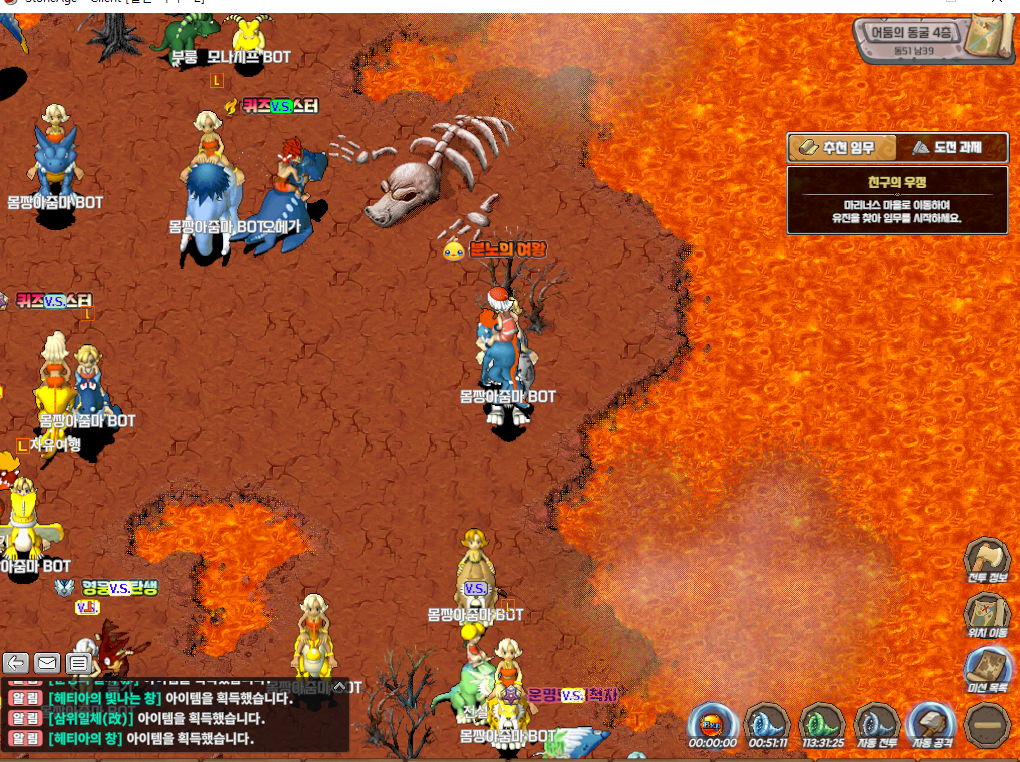Screen dimensions: 1020x762
Task: Toggle the 자동 전투 horn button
Action: pos(876,724)
